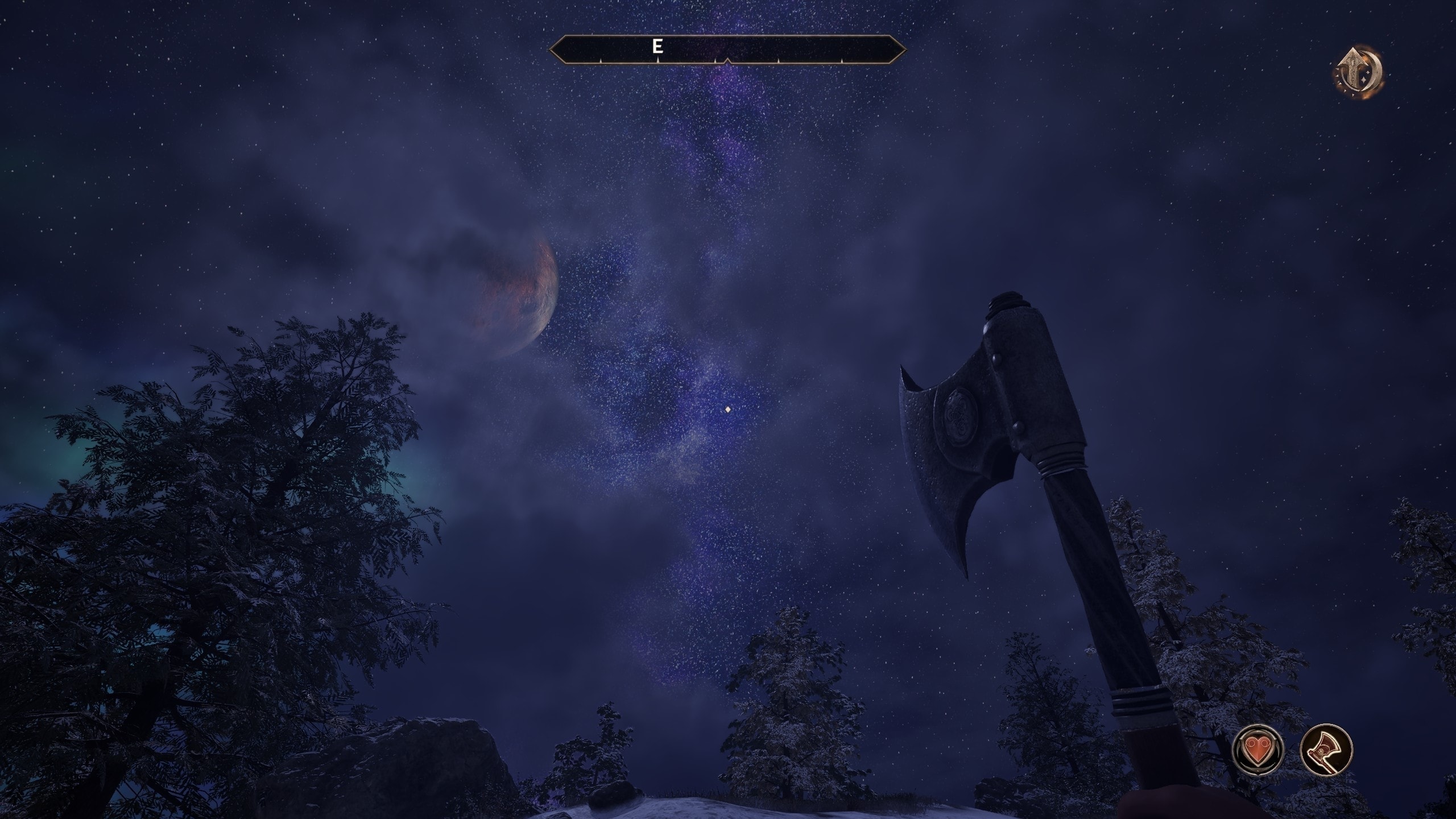Select the equipped axe weapon icon
Screen dimensions: 1456x819
pos(1326,750)
